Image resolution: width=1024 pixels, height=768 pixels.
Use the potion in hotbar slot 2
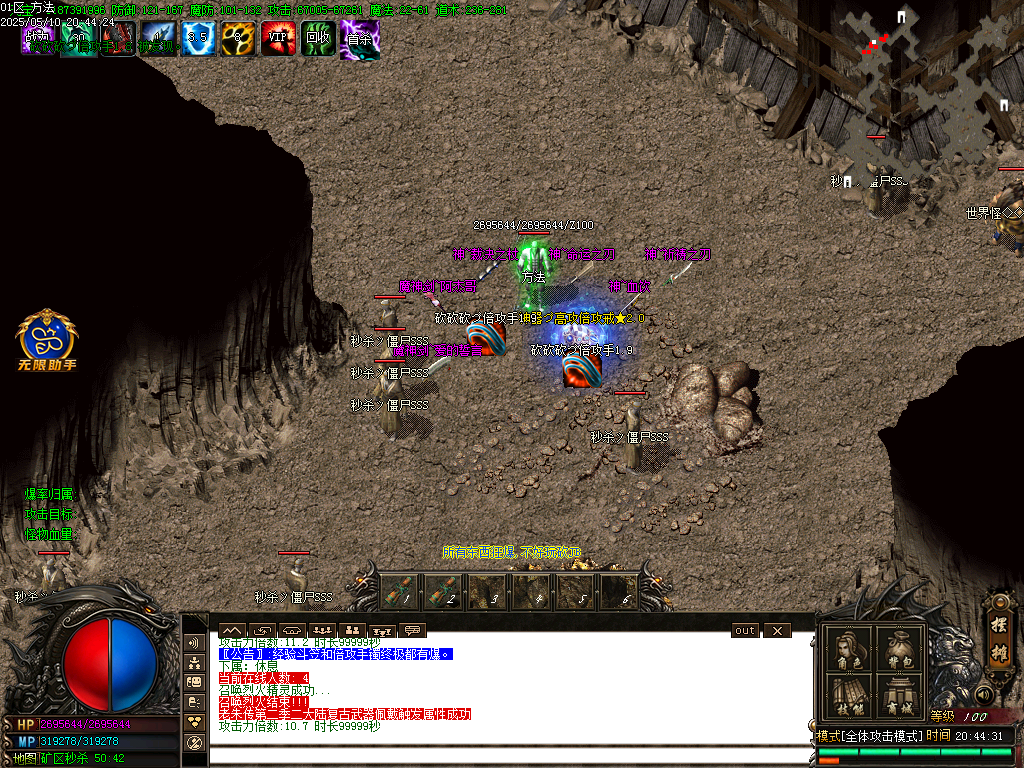click(441, 590)
